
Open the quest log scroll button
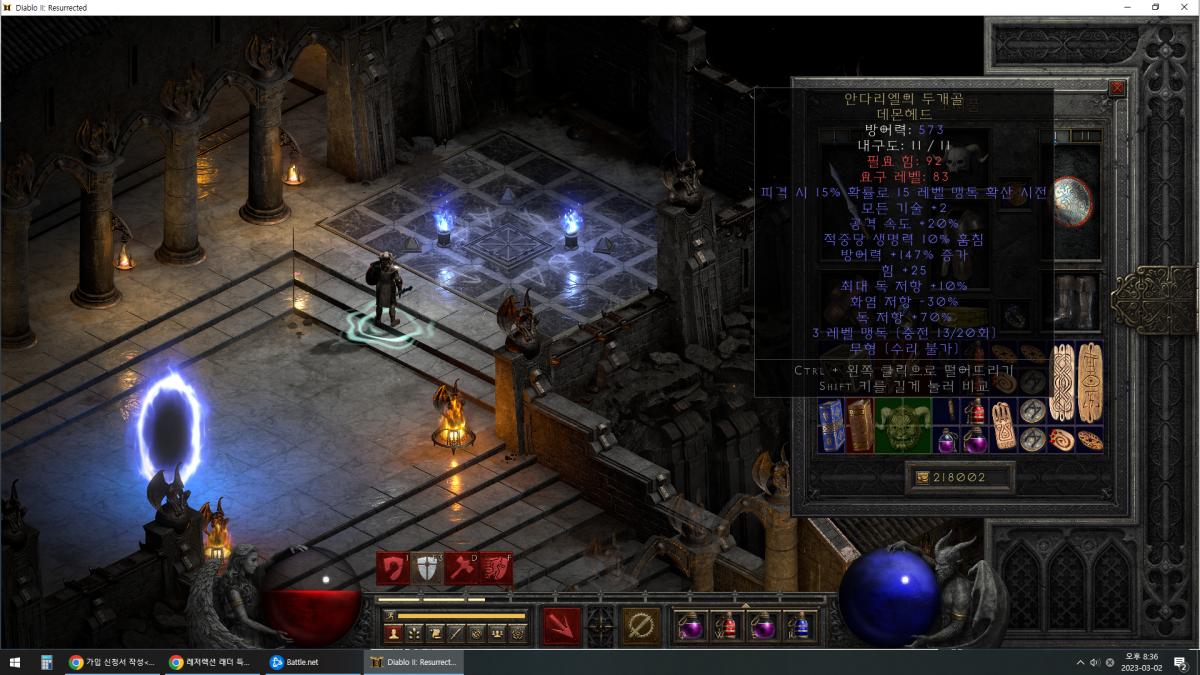(x=434, y=633)
